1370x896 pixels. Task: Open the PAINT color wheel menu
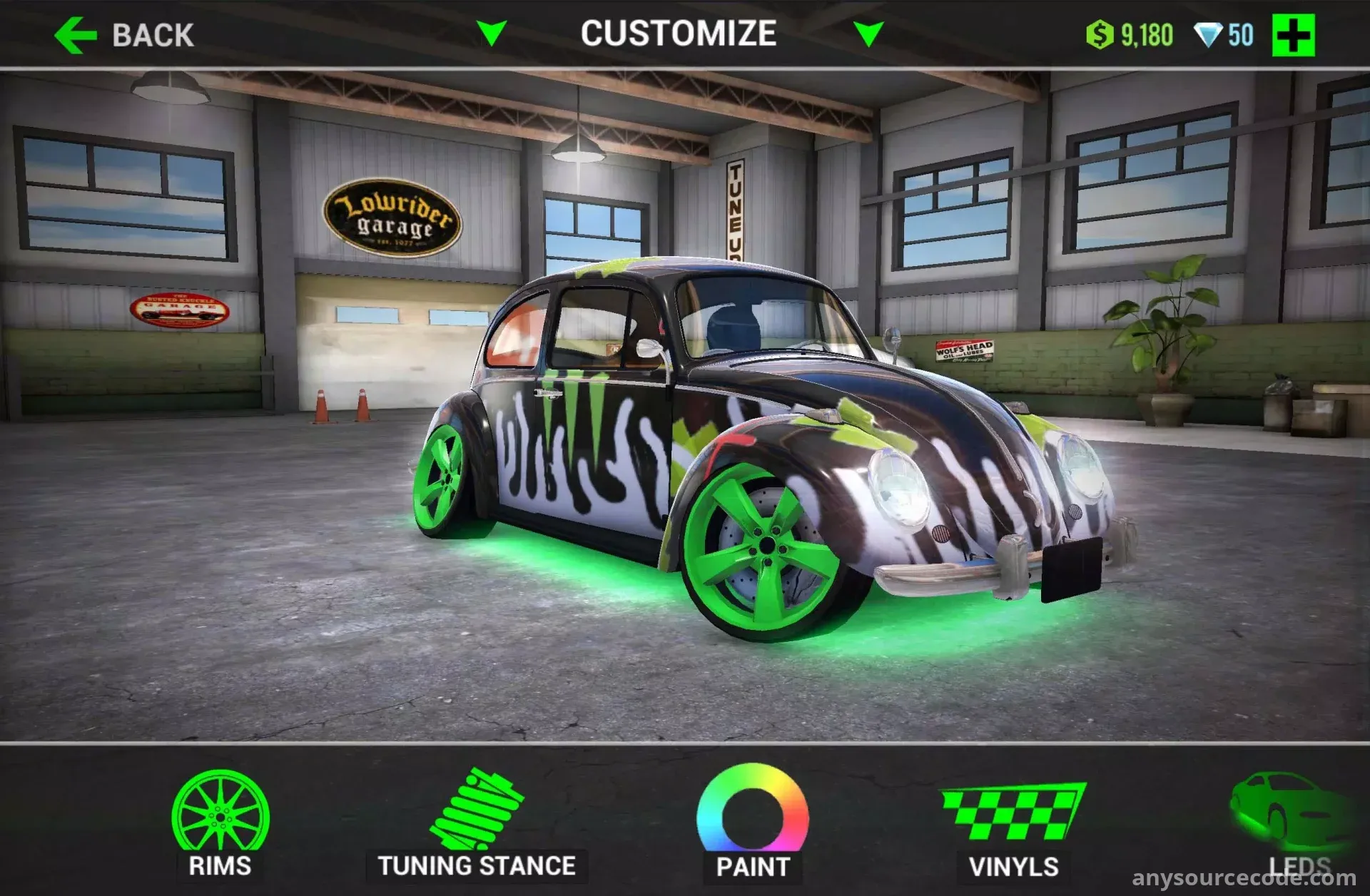click(753, 820)
